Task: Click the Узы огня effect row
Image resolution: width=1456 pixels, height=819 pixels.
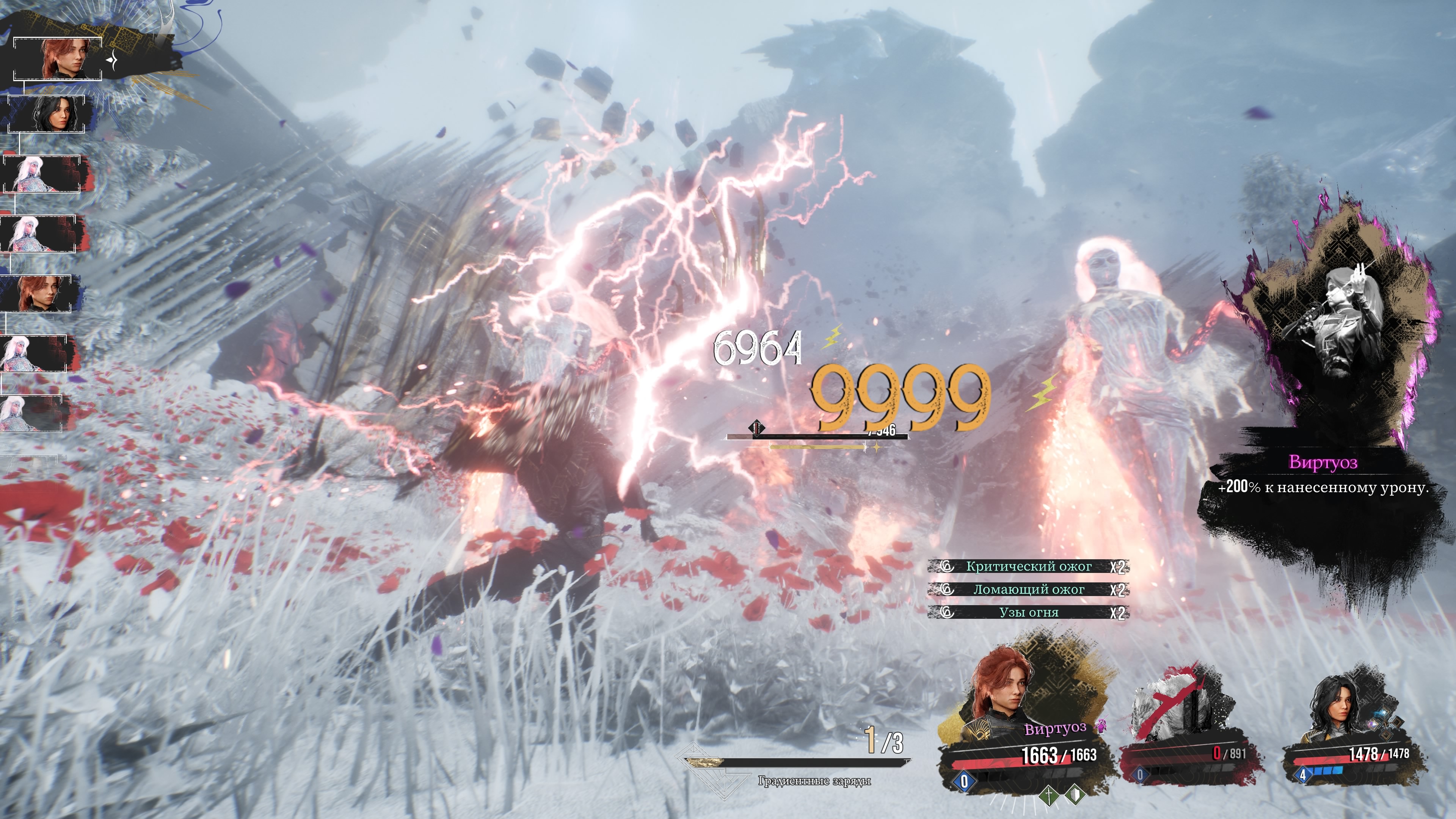Action: [1028, 612]
